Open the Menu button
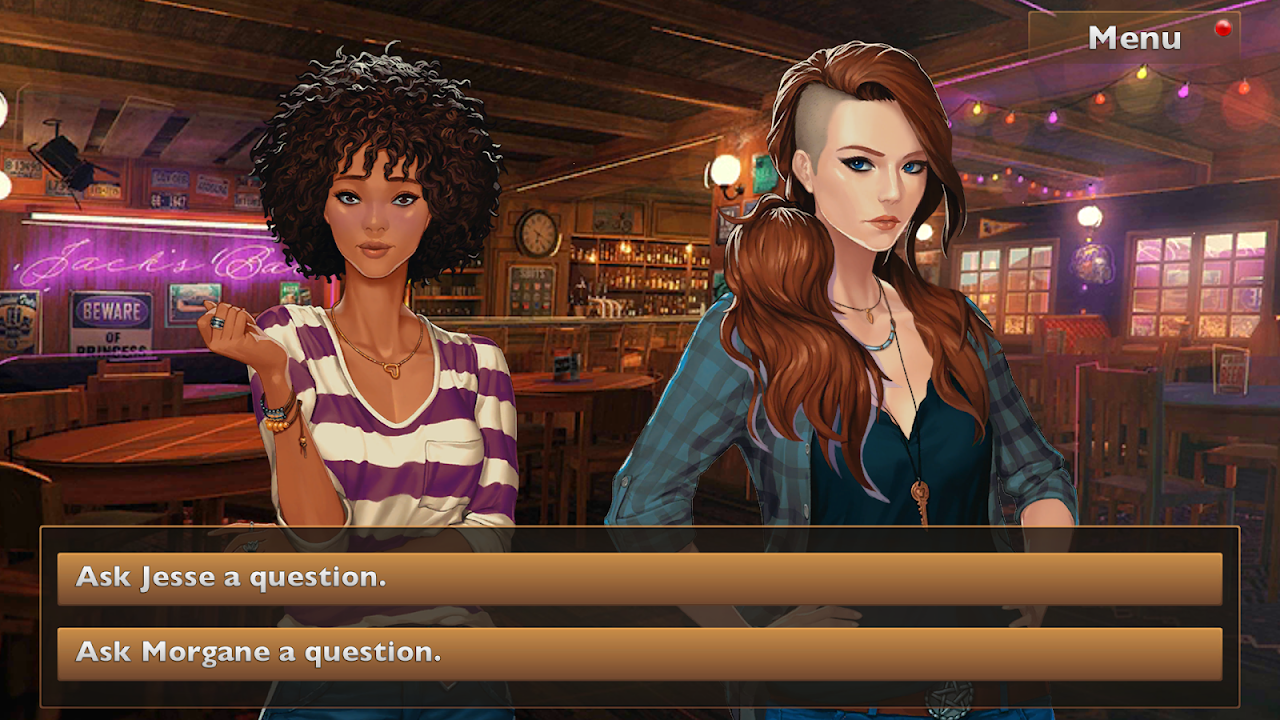1280x720 pixels. pyautogui.click(x=1134, y=38)
